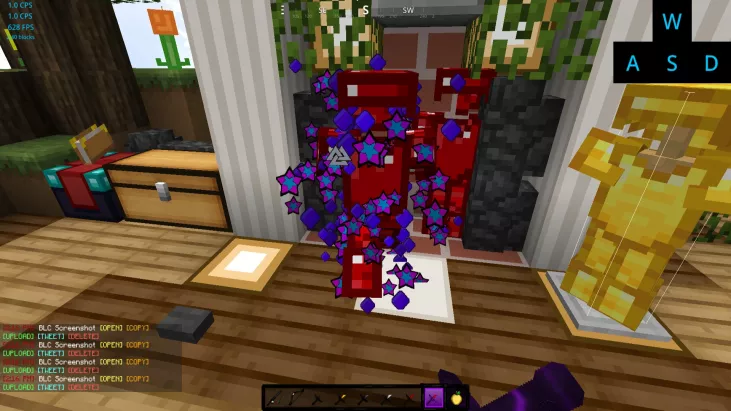Tweet the most recent screenshot via [TWEET]
Viewport: 731px width, 411px height.
click(x=51, y=387)
